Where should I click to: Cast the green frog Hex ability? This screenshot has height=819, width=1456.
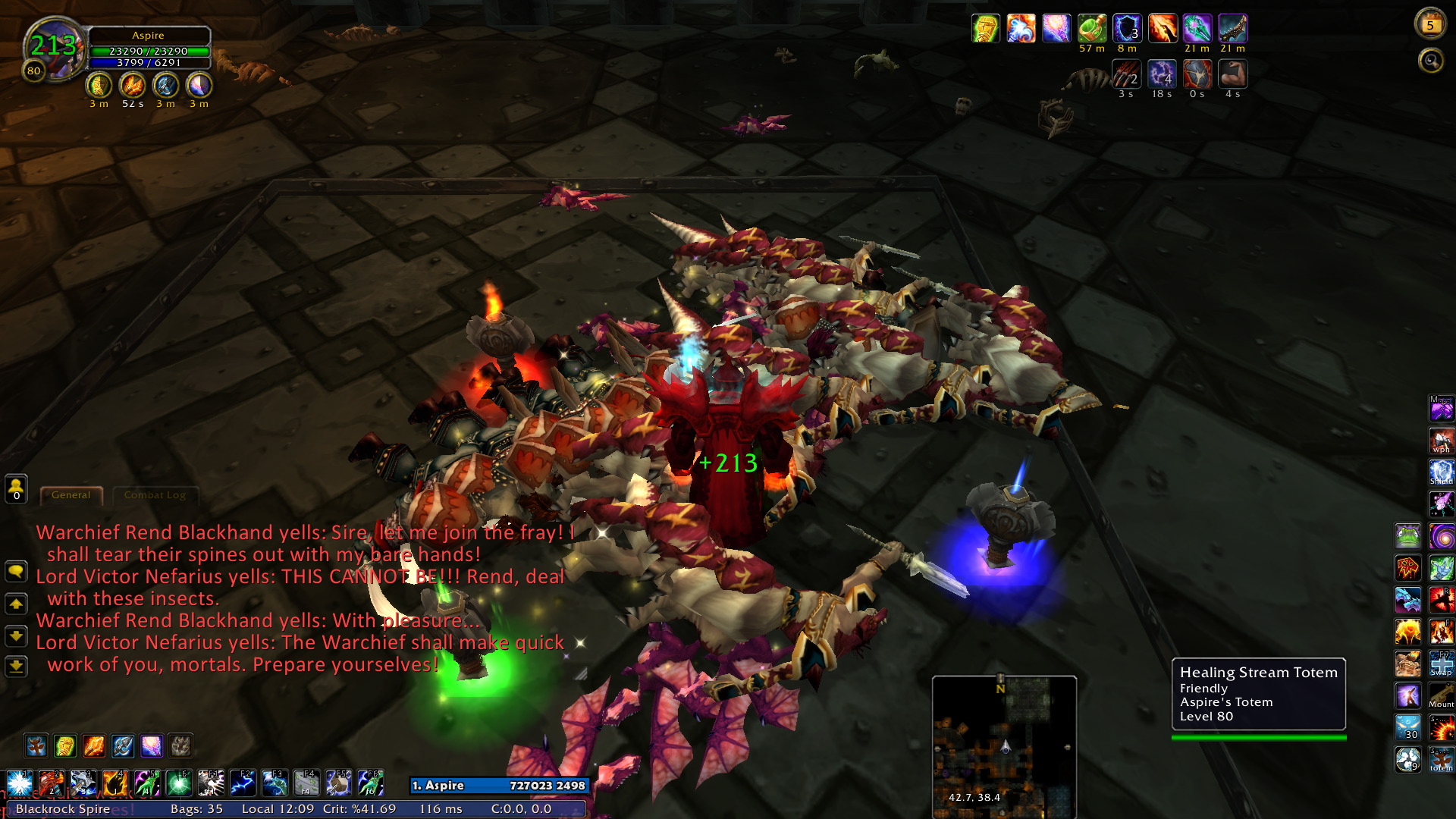coord(1407,536)
